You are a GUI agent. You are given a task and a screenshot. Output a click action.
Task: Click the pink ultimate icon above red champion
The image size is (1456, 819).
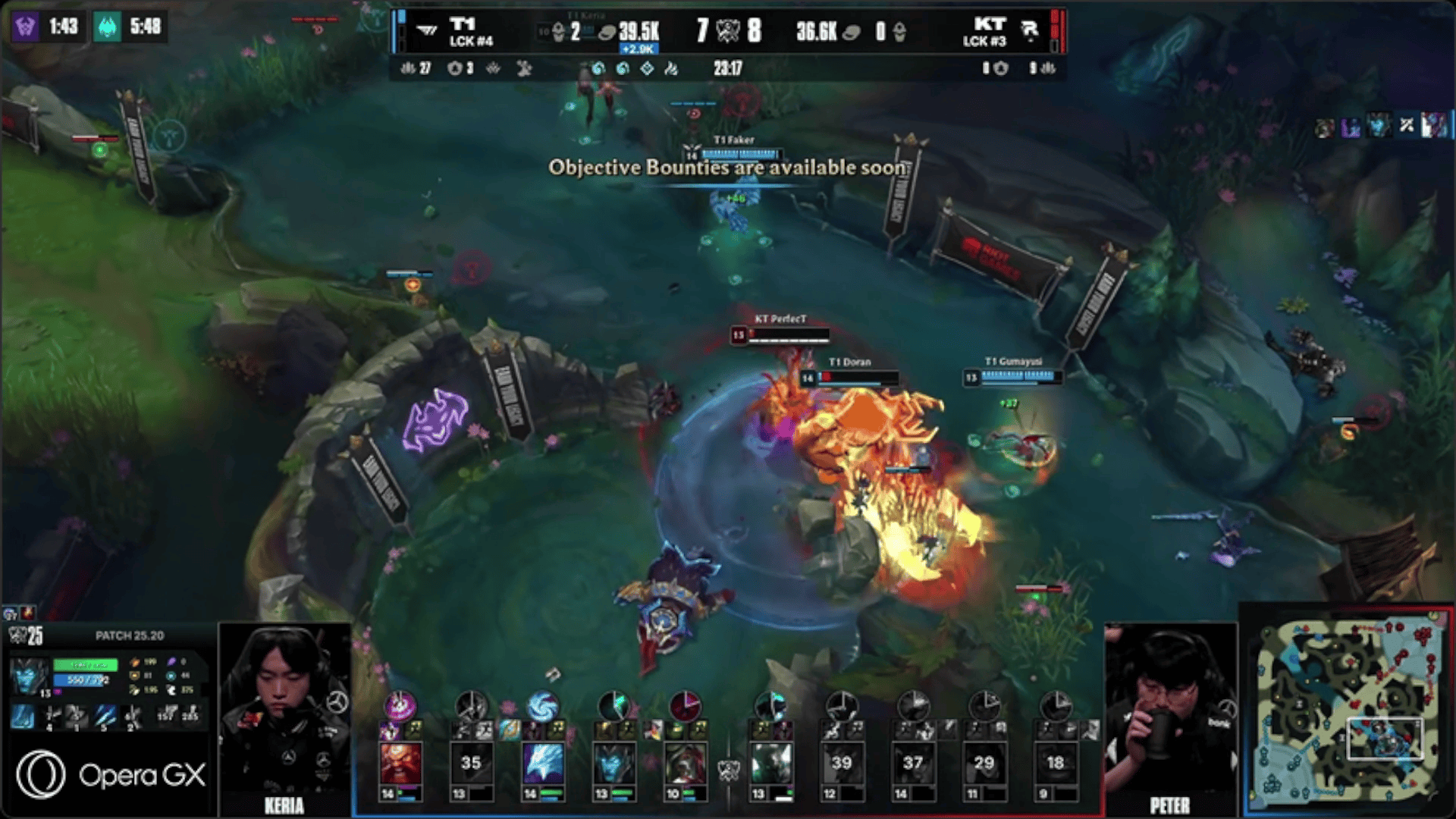(400, 706)
